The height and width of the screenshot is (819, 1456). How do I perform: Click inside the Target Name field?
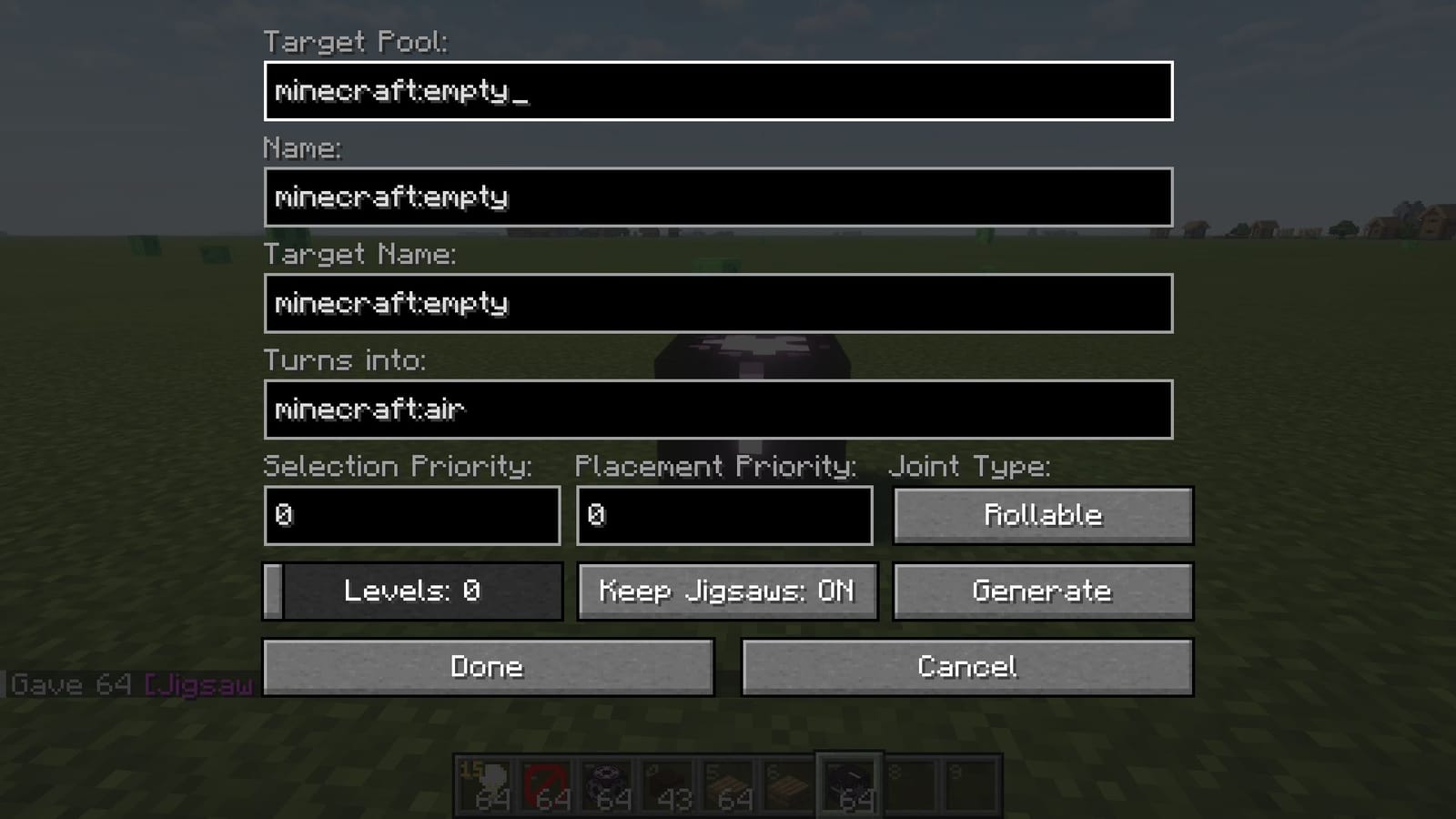tap(718, 303)
